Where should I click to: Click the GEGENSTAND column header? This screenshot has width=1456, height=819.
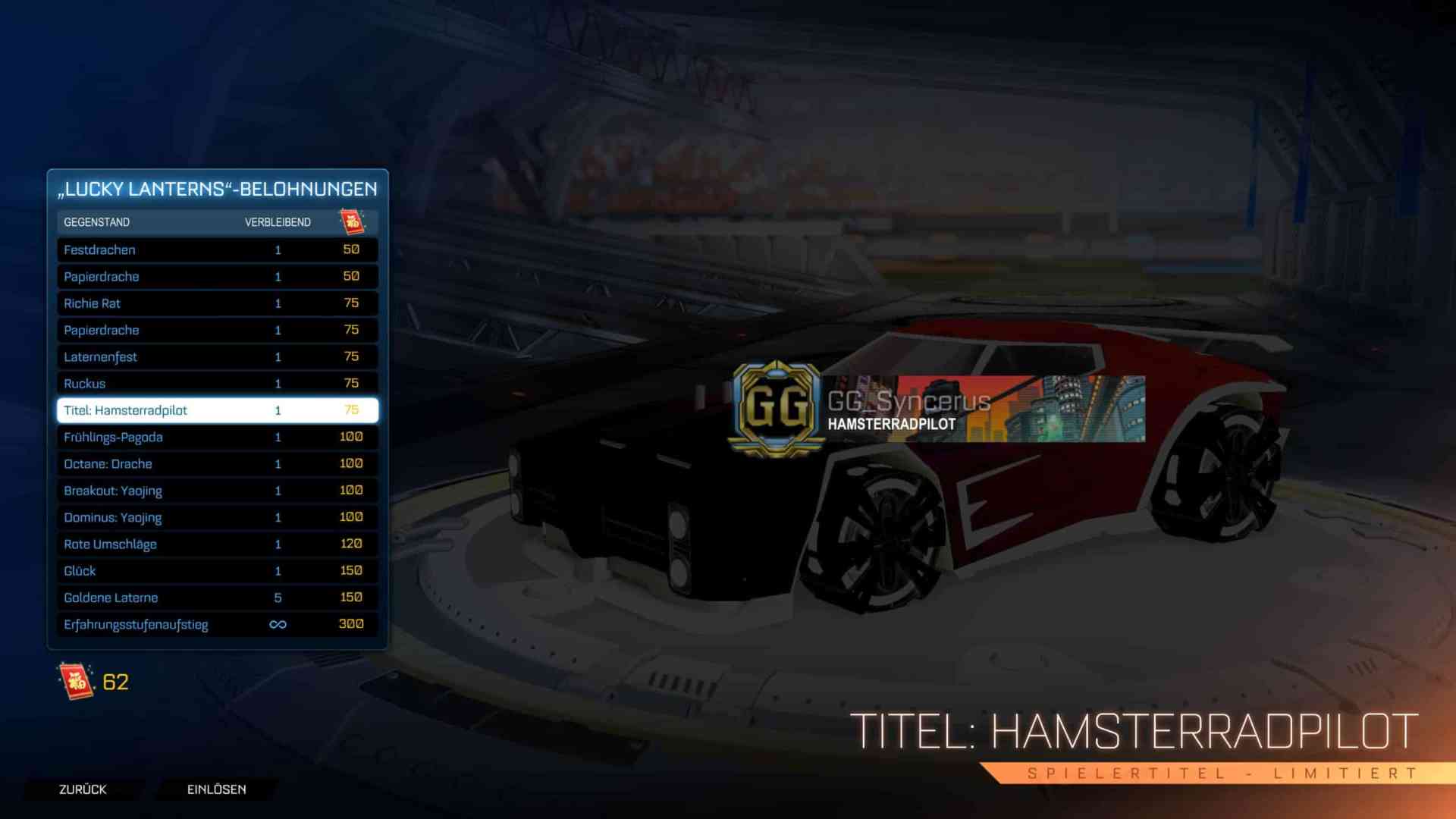(x=96, y=221)
